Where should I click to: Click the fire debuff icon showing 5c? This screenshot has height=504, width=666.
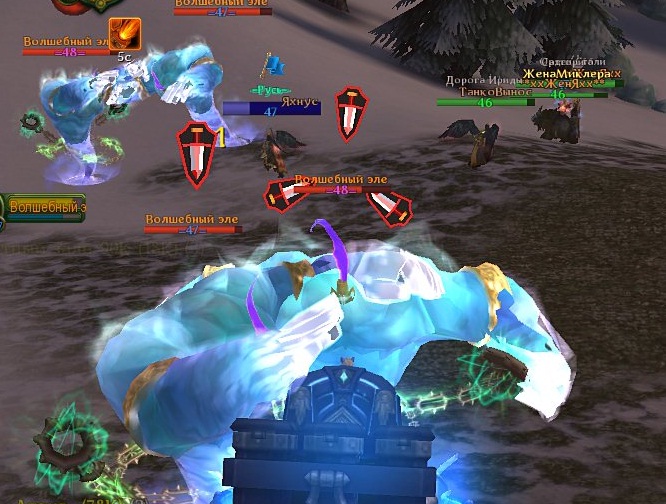124,34
